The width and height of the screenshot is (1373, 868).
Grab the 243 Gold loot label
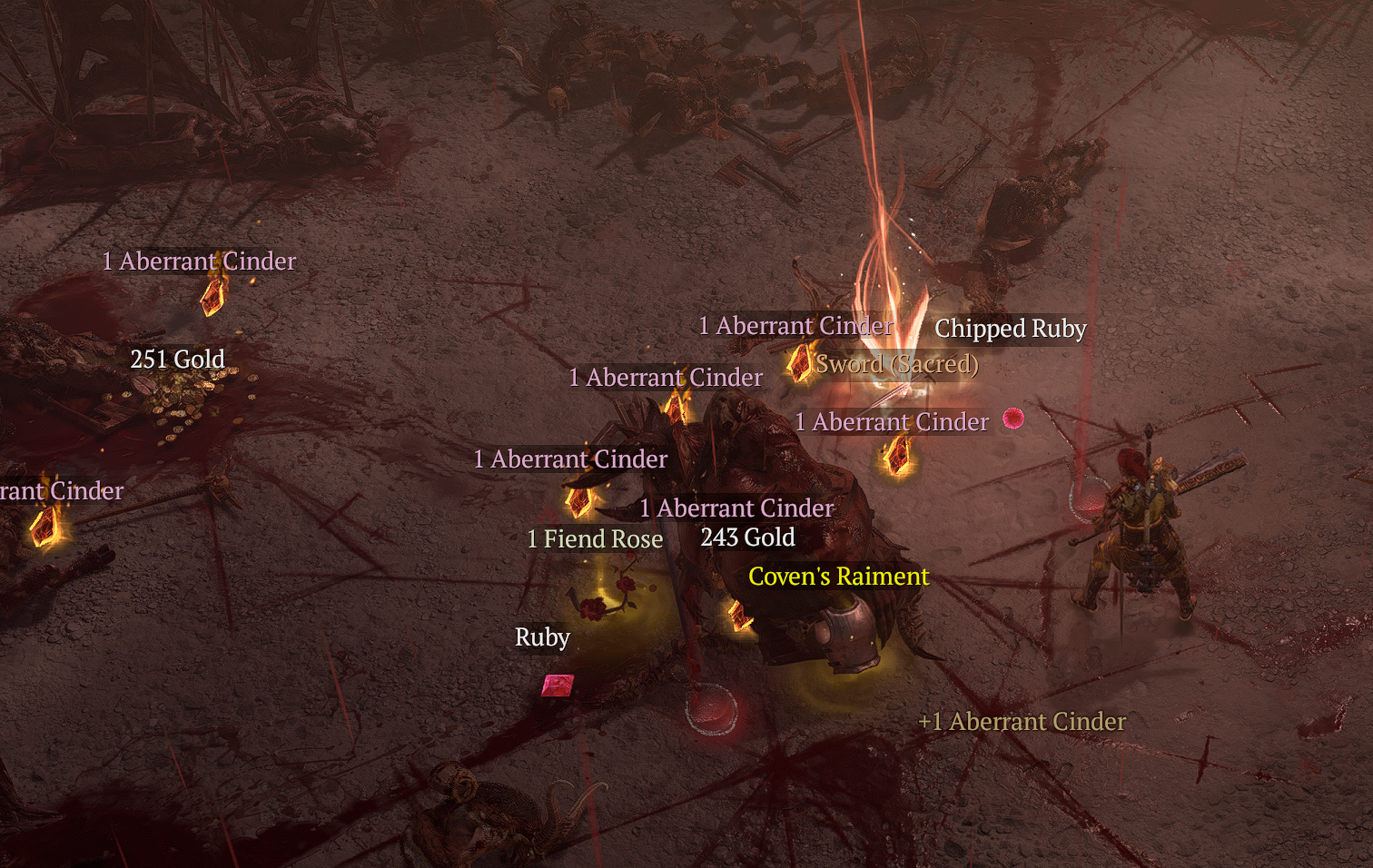coord(747,538)
